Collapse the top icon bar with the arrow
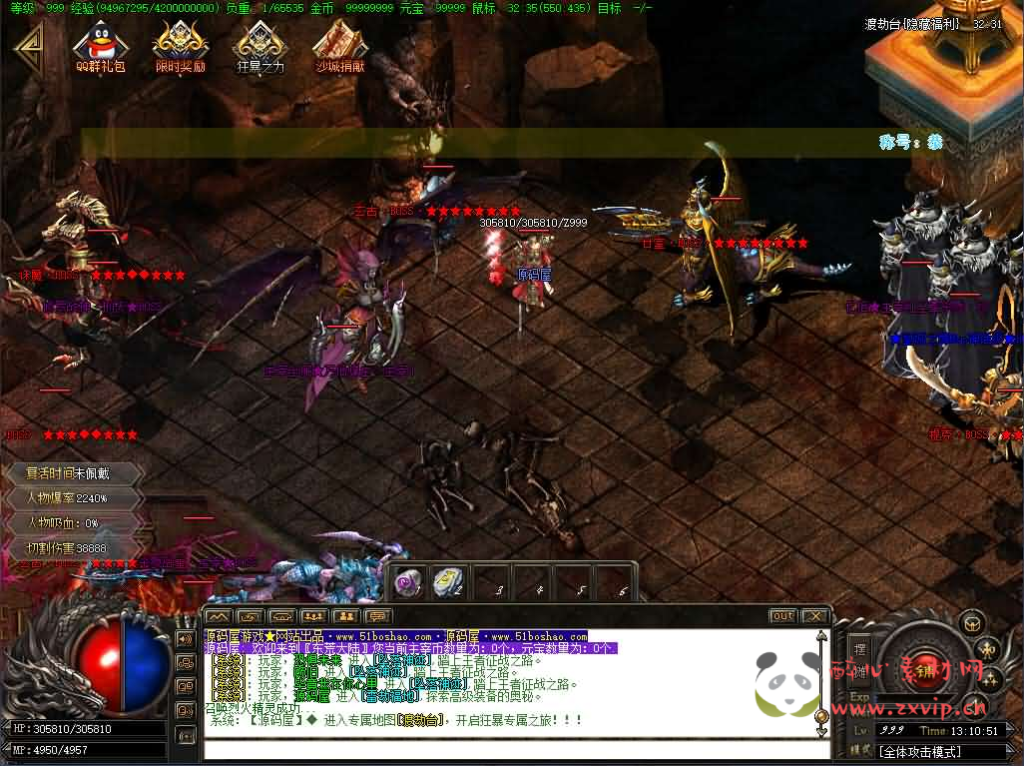This screenshot has width=1024, height=766. [x=28, y=47]
